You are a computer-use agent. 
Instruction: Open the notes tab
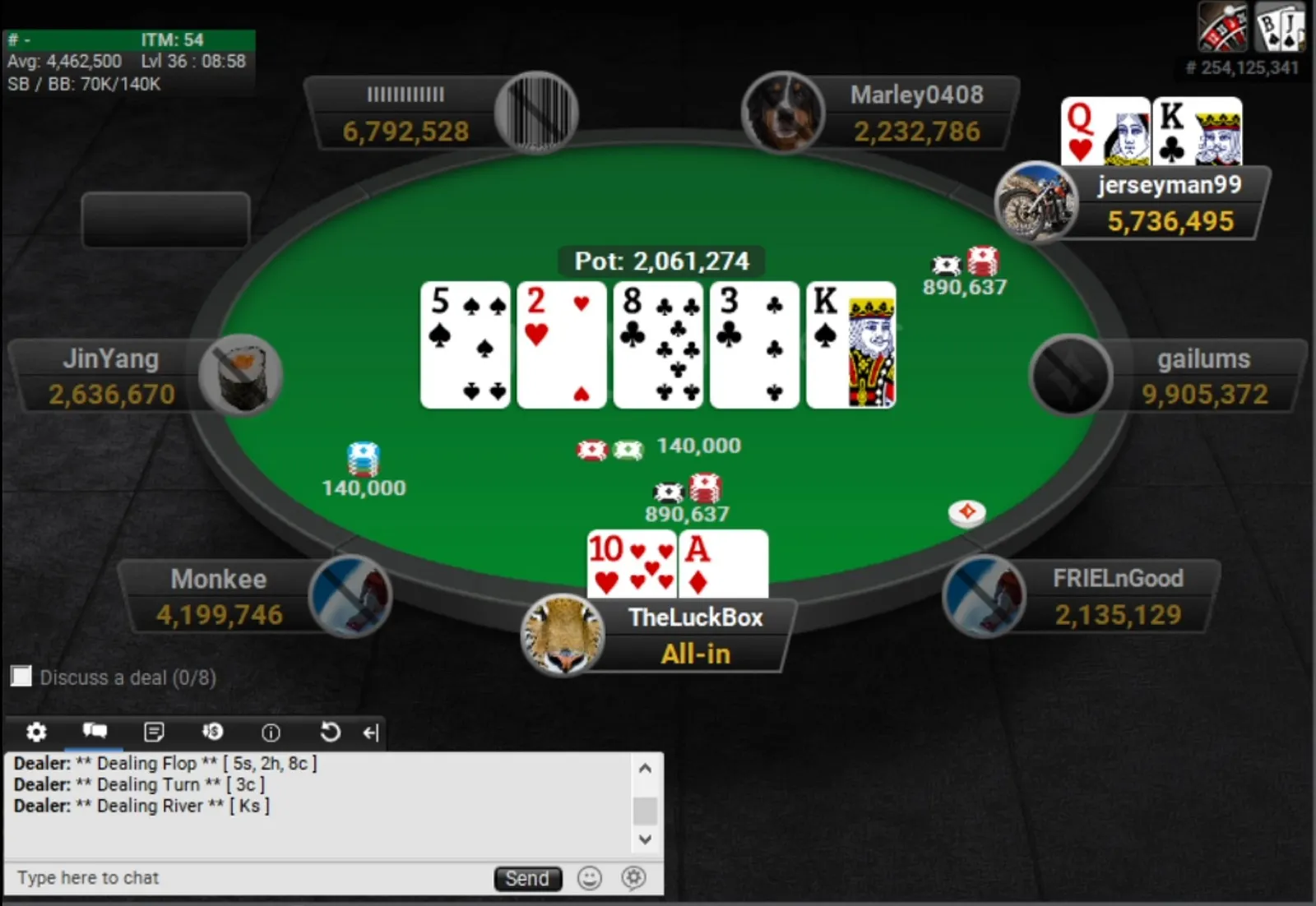point(154,732)
